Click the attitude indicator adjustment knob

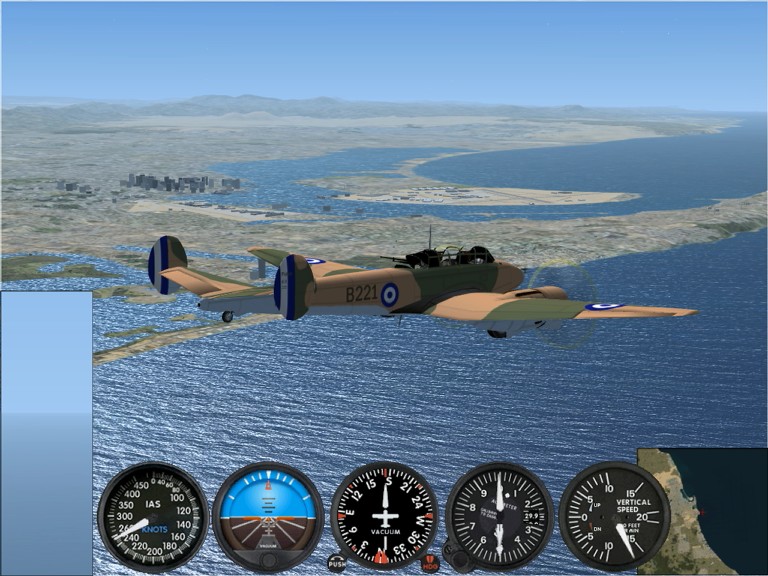[268, 561]
